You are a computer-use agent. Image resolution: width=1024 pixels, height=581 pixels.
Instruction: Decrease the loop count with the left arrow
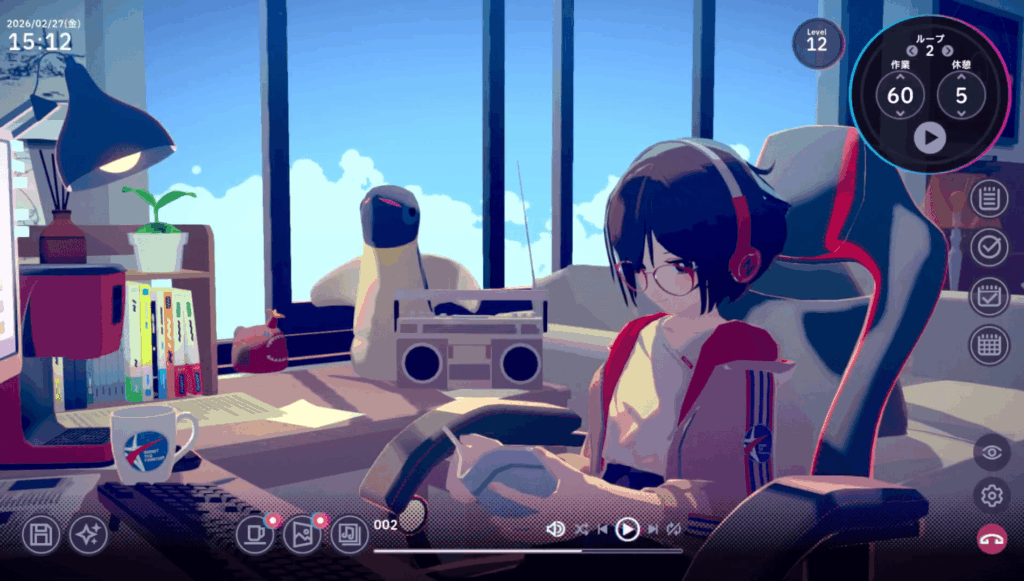pyautogui.click(x=912, y=51)
